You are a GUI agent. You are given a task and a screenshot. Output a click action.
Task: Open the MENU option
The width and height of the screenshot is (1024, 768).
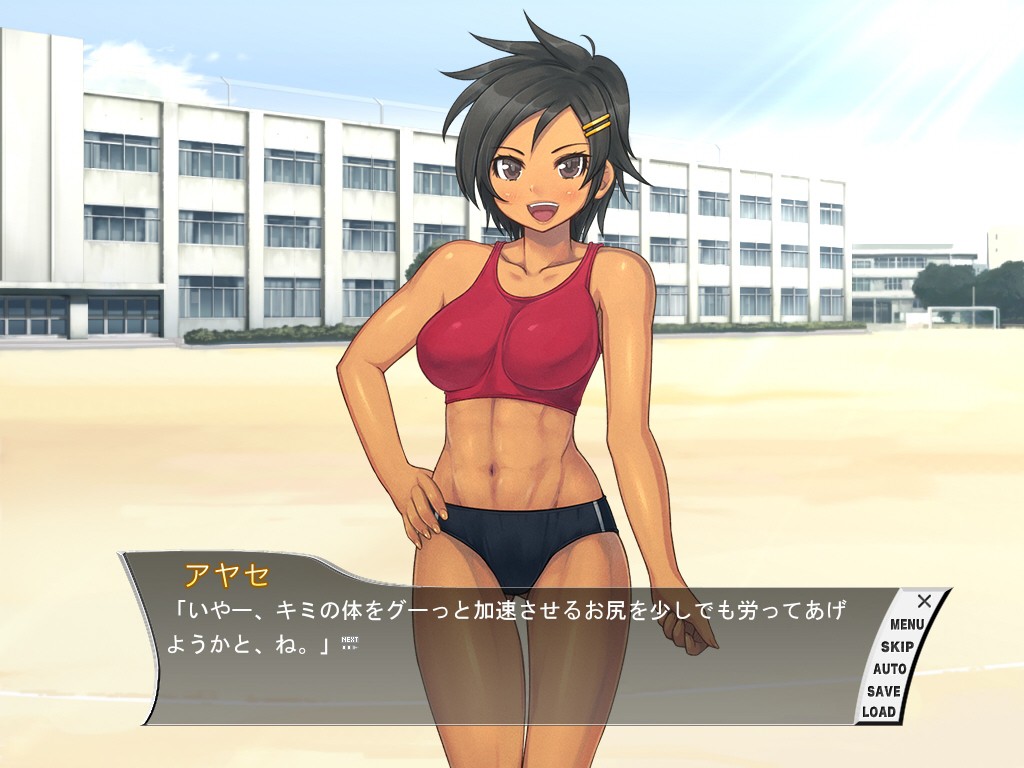pyautogui.click(x=907, y=624)
